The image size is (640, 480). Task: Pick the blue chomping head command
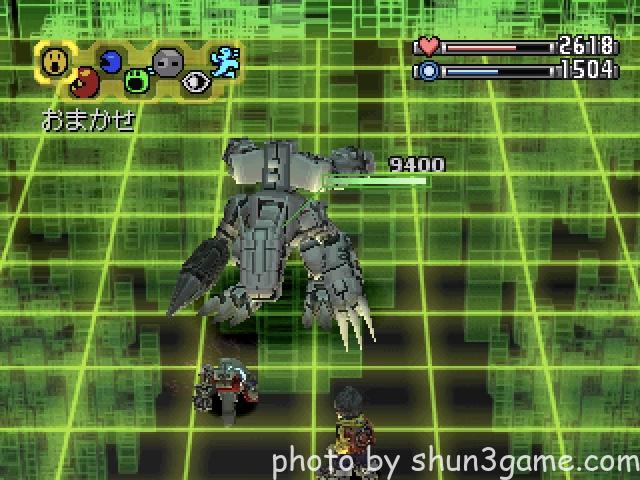pos(110,62)
